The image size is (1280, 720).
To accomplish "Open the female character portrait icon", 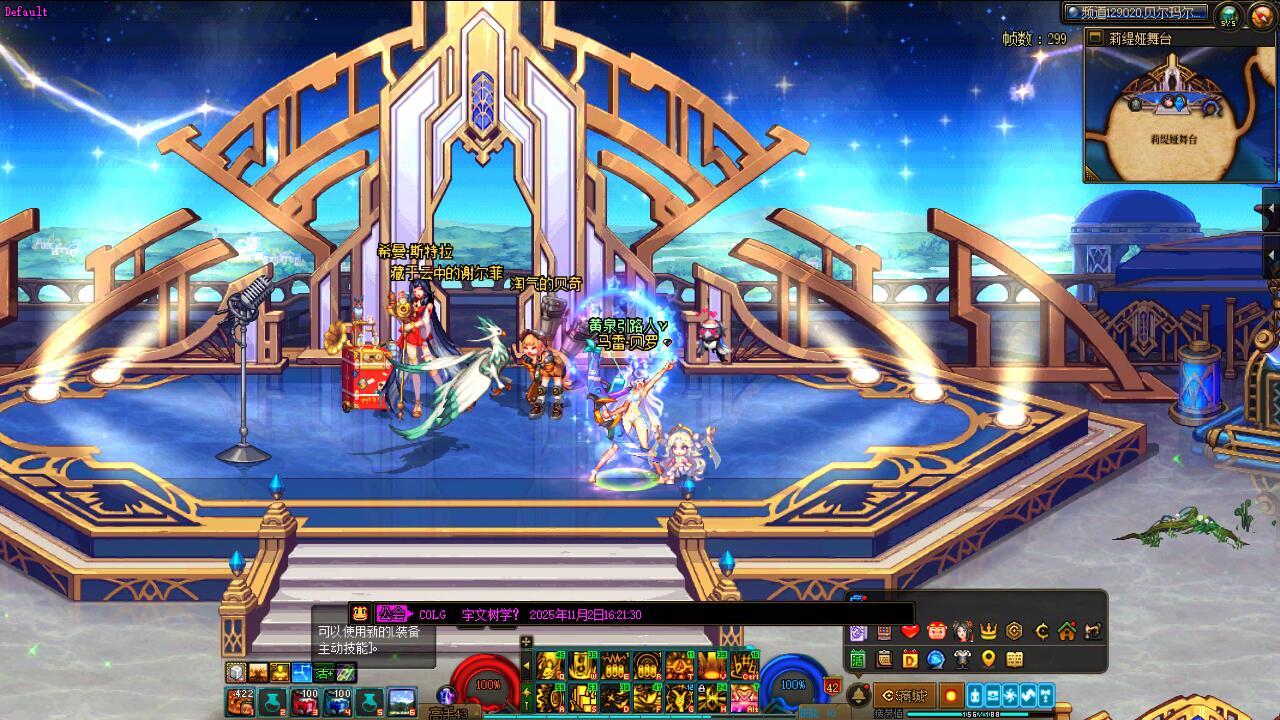I will pyautogui.click(x=962, y=632).
